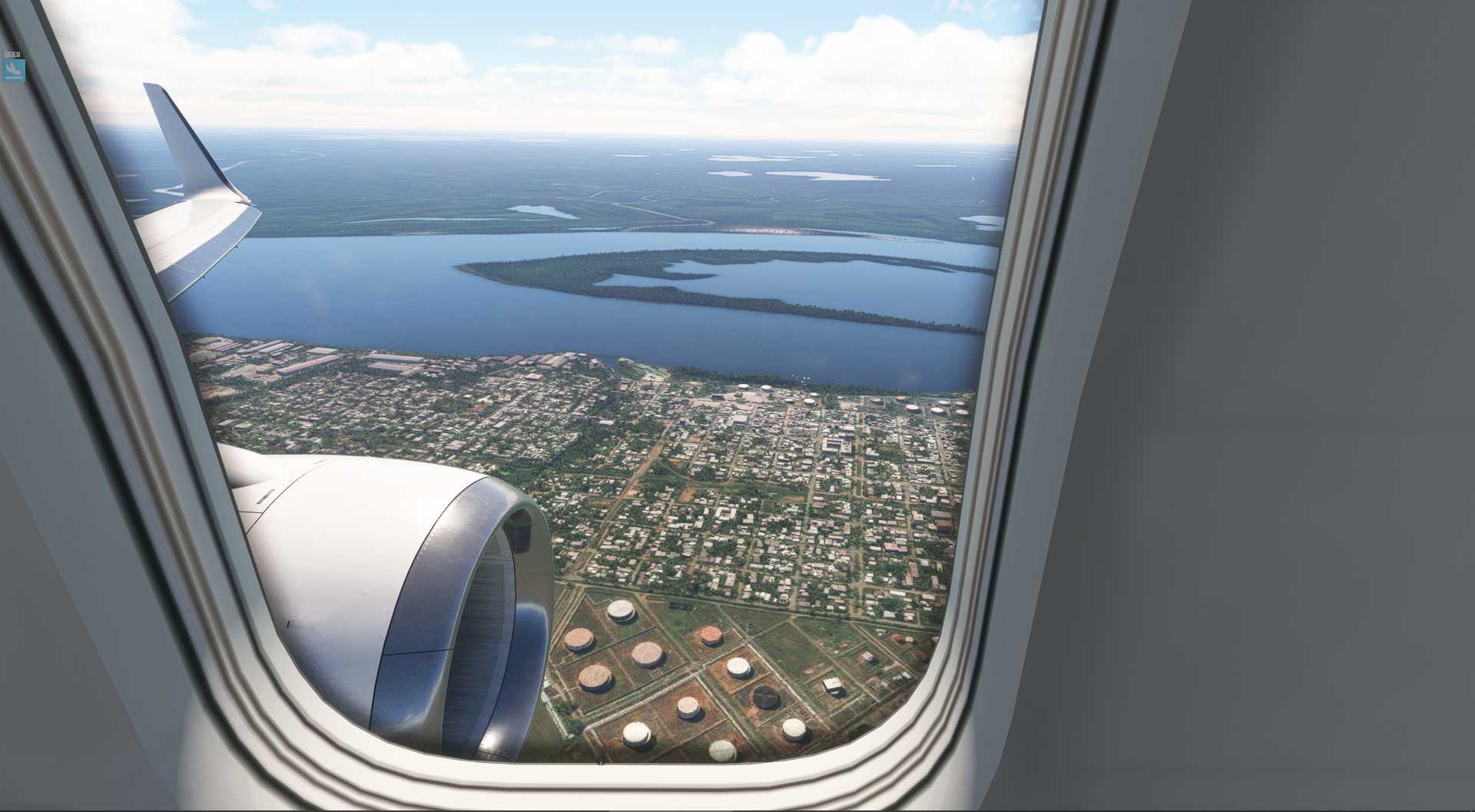The image size is (1475, 812).
Task: Open the Gees landing overlay icon
Action: 14,71
